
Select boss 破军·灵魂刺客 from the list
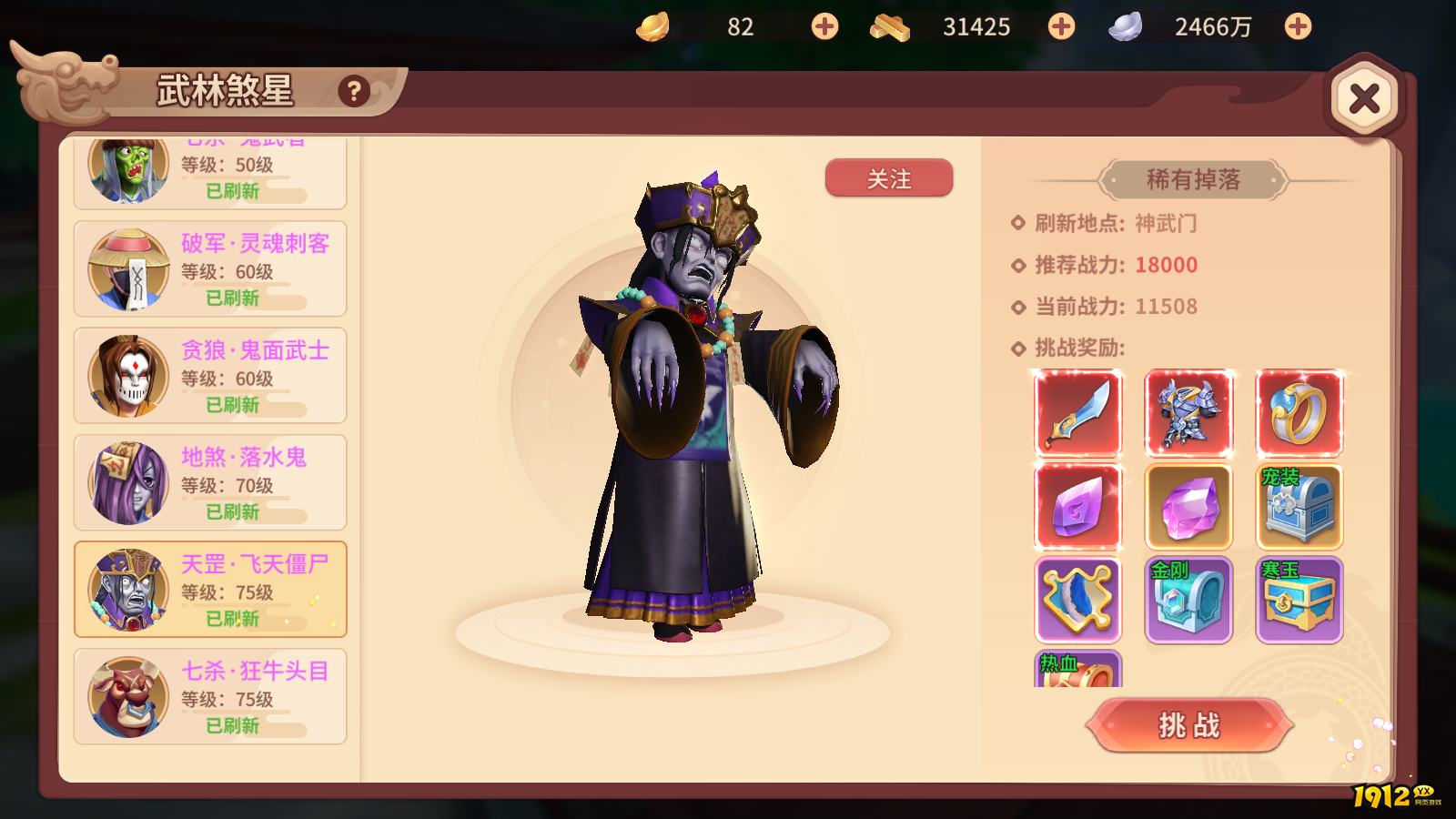[209, 268]
